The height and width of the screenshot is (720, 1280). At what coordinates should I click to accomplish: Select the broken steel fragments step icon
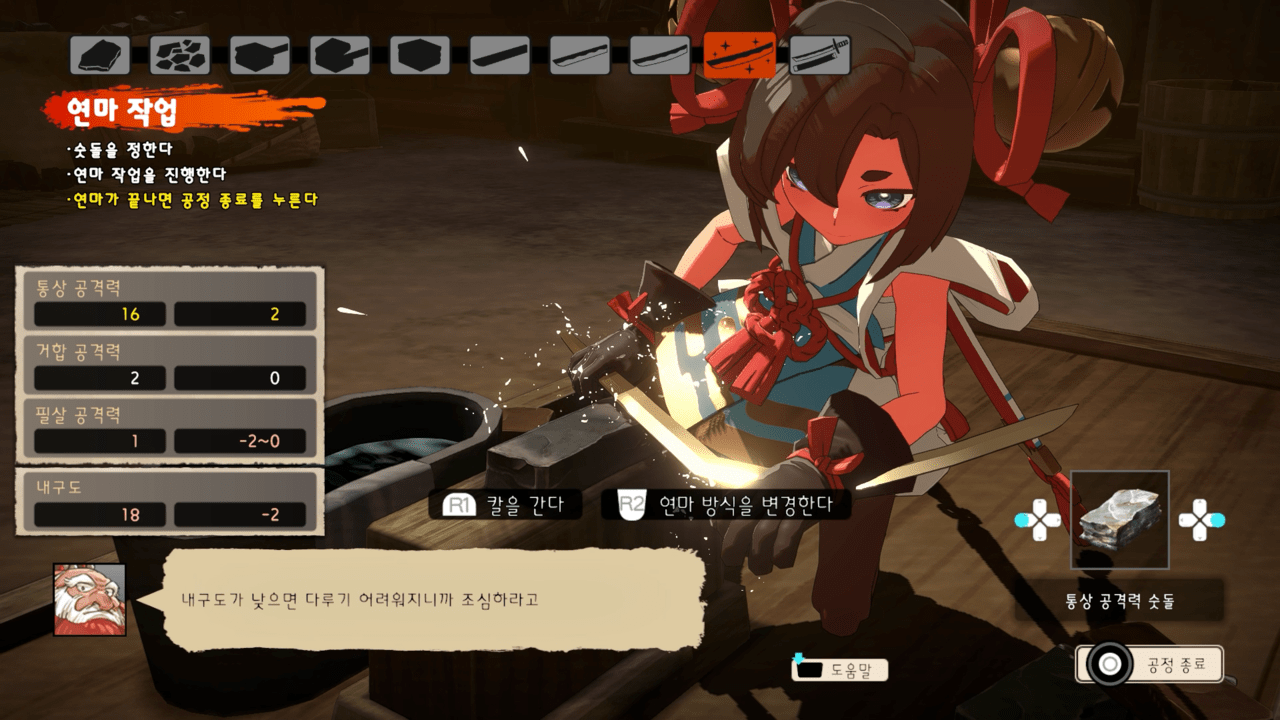180,55
